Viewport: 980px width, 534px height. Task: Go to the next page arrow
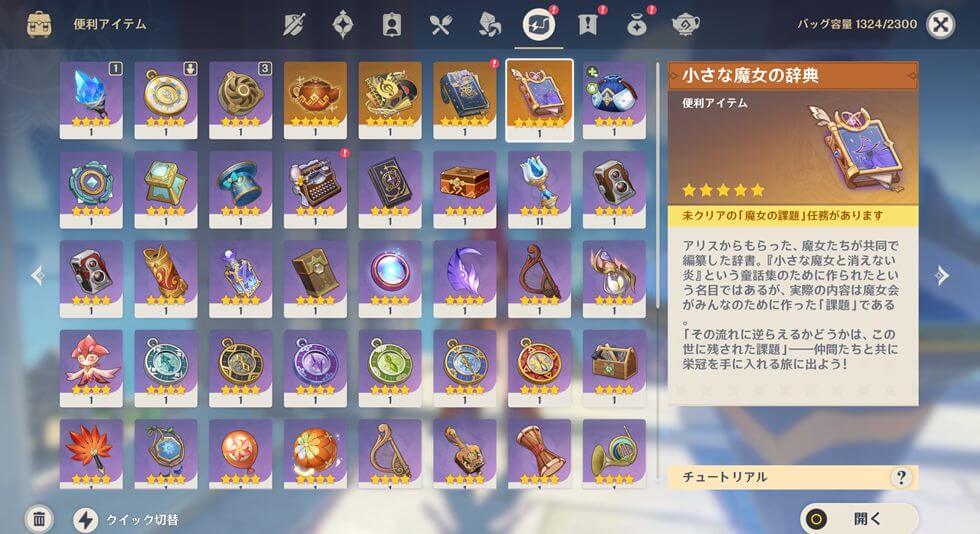point(942,276)
